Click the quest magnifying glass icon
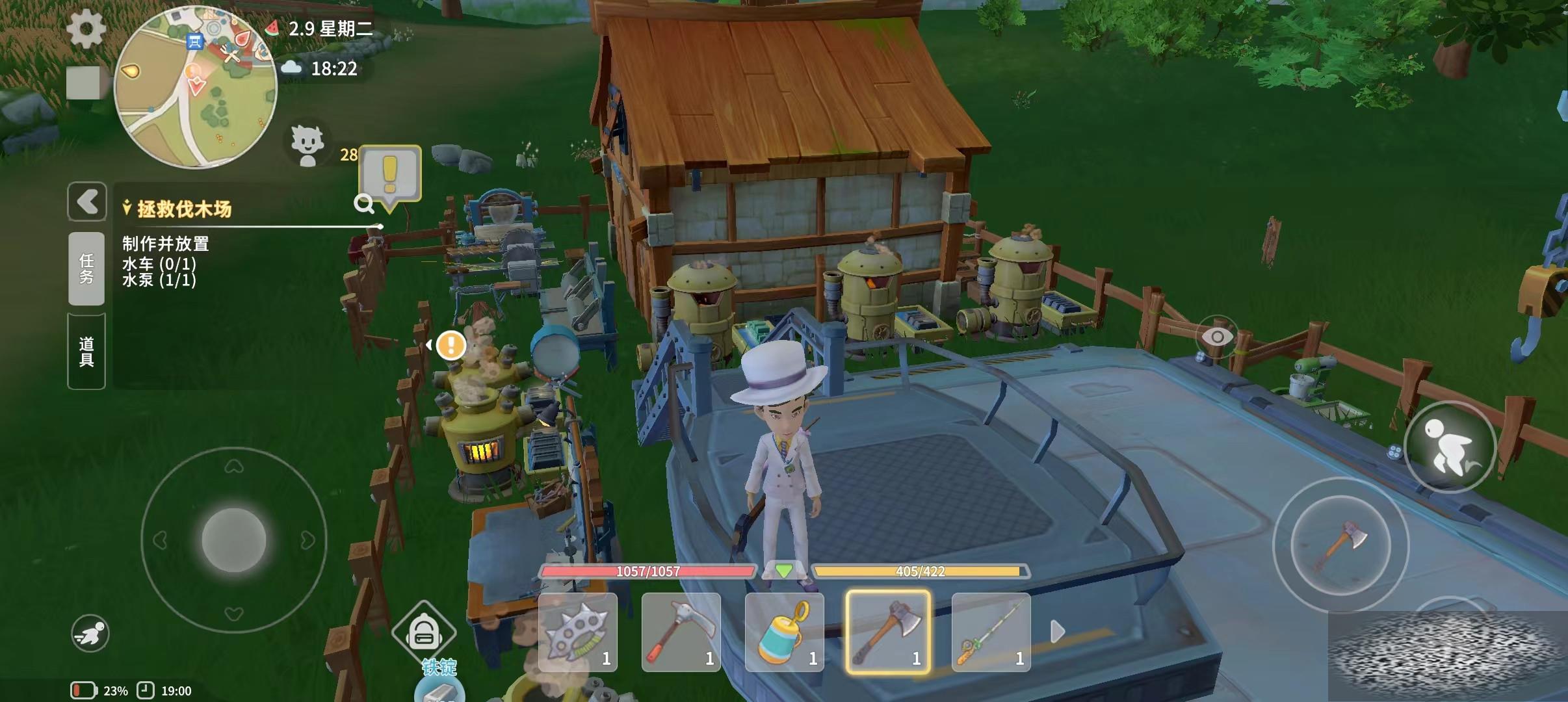The image size is (1568, 702). [x=364, y=204]
